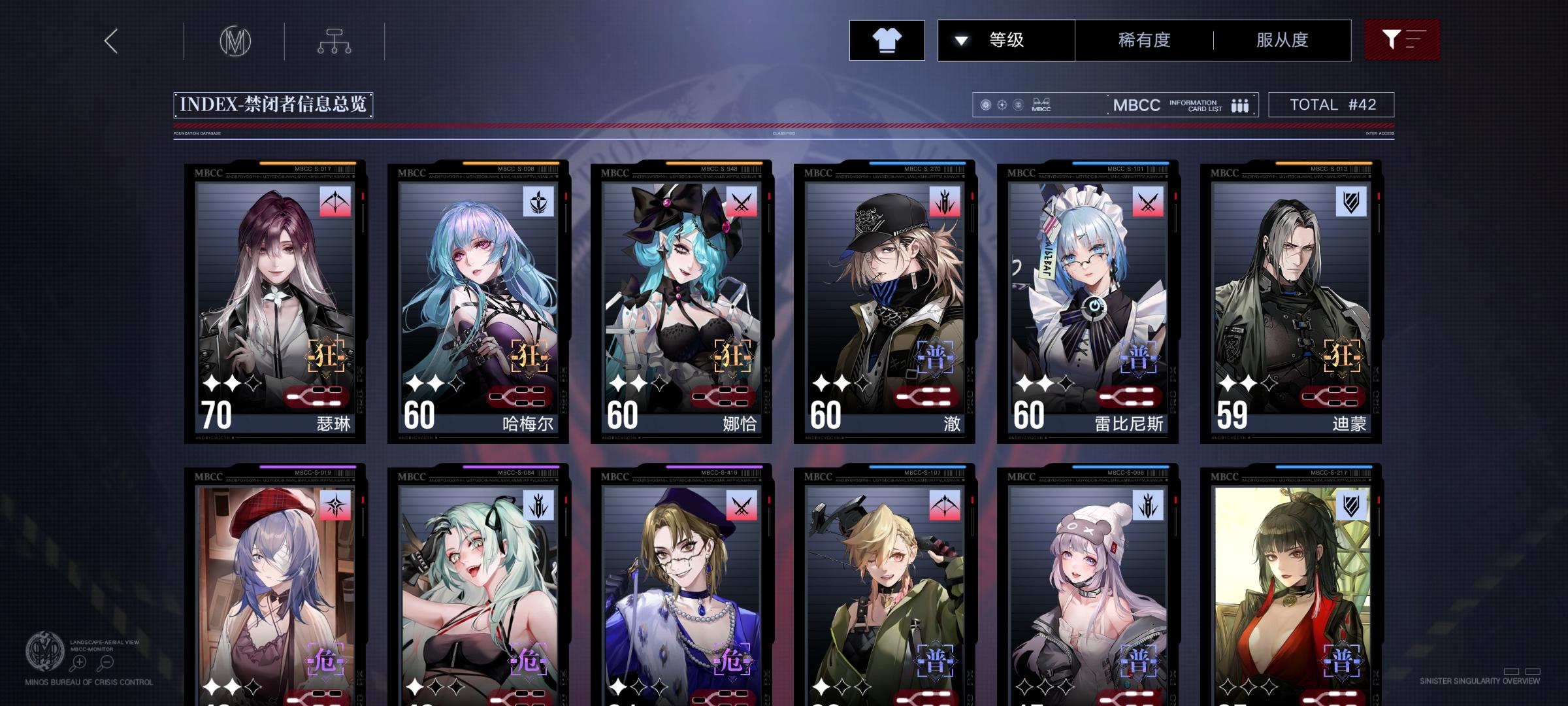Viewport: 1568px width, 706px height.
Task: Click the outfit shirt icon in the top bar
Action: pos(887,40)
